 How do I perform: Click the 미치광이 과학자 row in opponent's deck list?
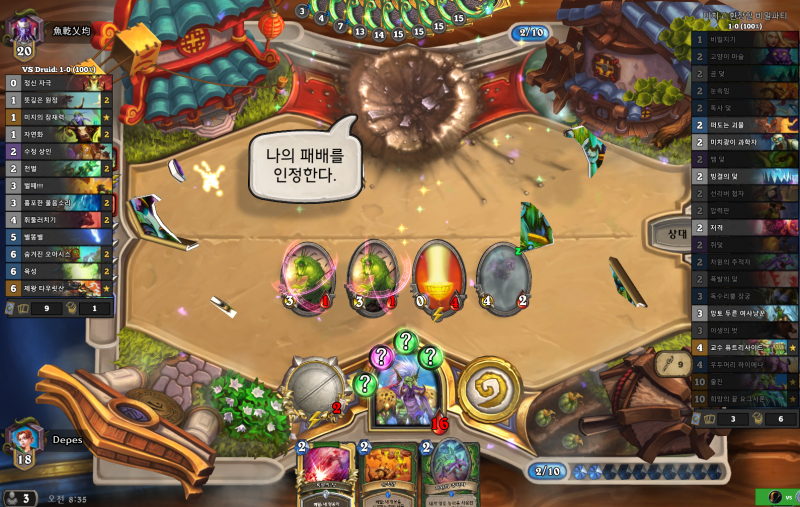coord(745,142)
